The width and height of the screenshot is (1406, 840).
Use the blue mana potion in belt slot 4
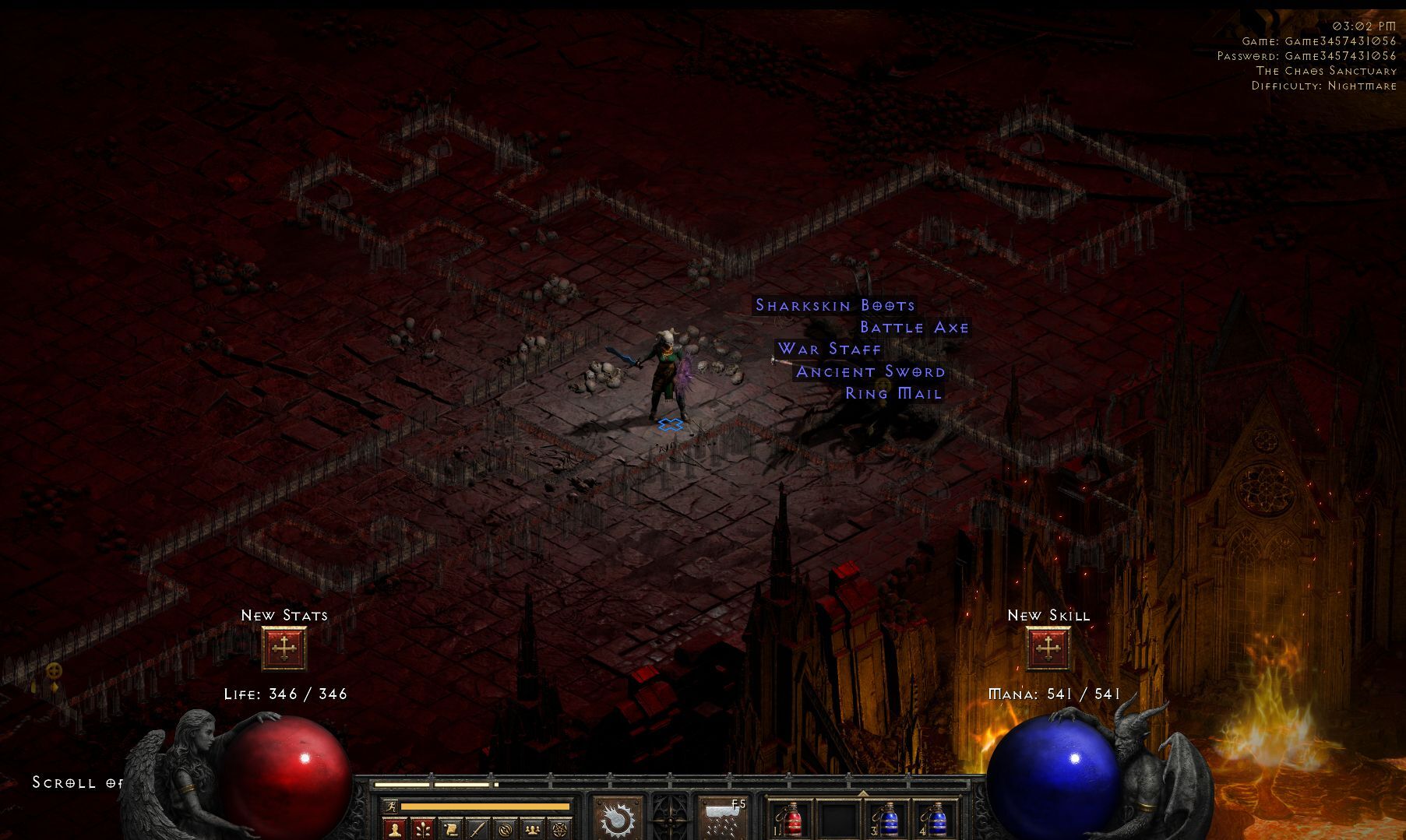[936, 819]
